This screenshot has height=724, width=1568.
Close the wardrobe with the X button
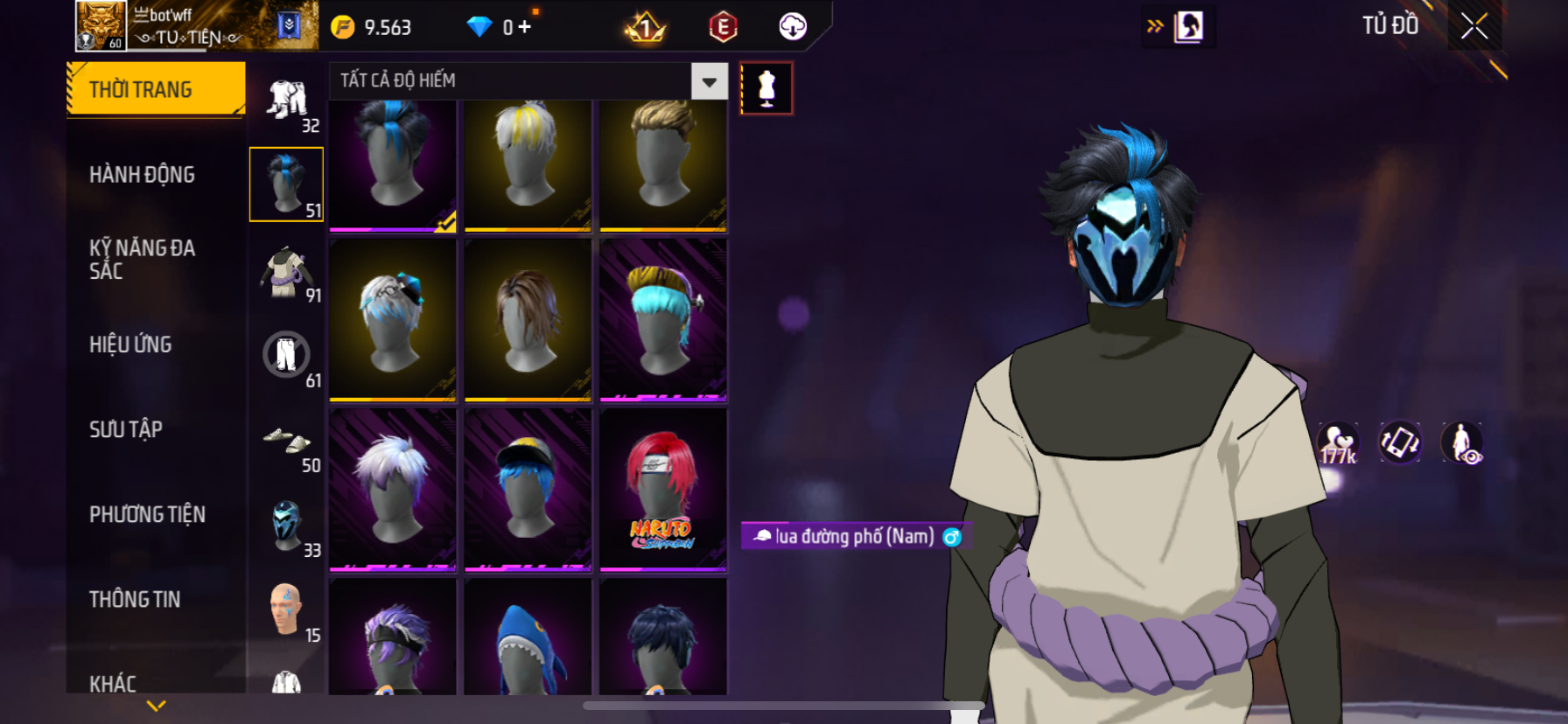pos(1474,26)
